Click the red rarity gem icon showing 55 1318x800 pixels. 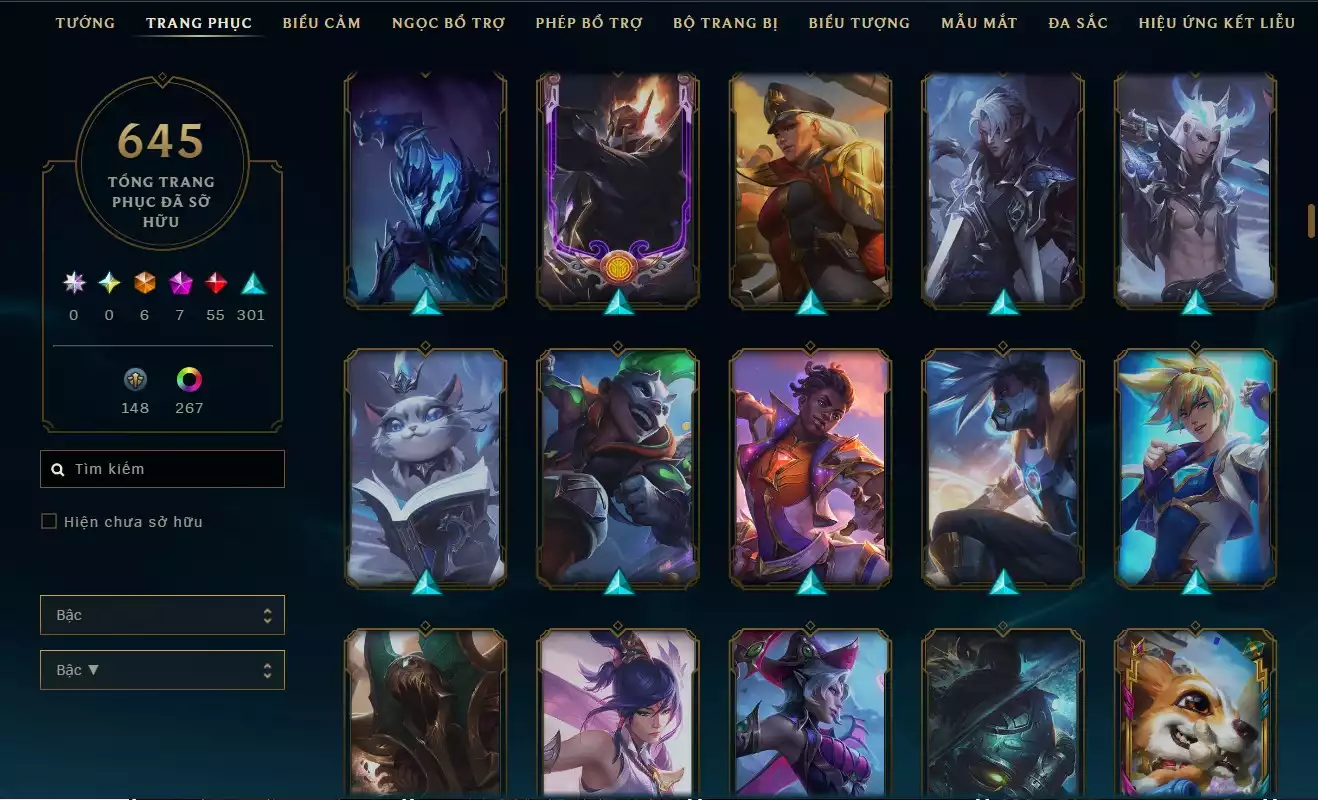pos(216,282)
